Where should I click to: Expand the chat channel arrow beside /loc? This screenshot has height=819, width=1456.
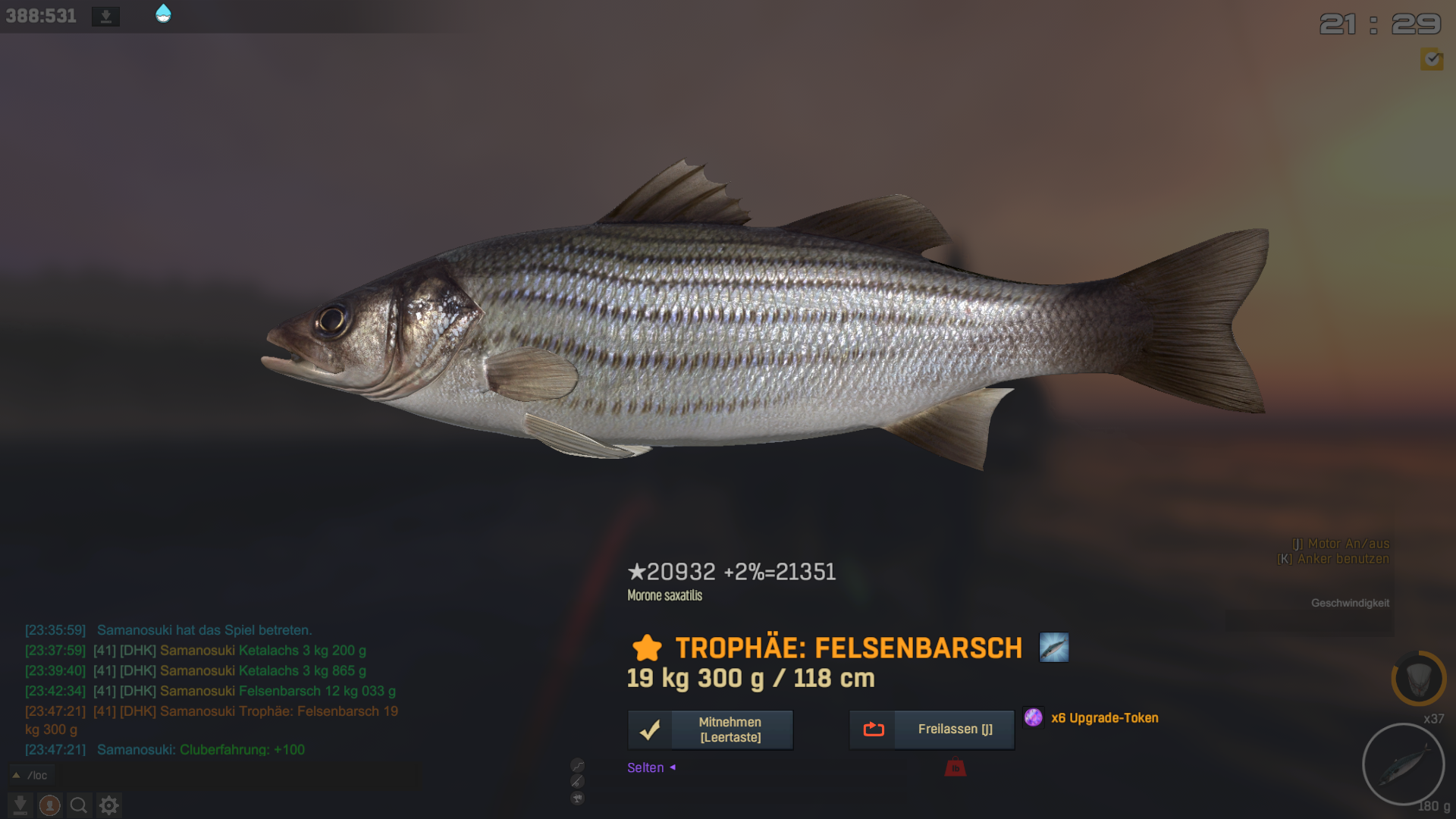(x=16, y=775)
